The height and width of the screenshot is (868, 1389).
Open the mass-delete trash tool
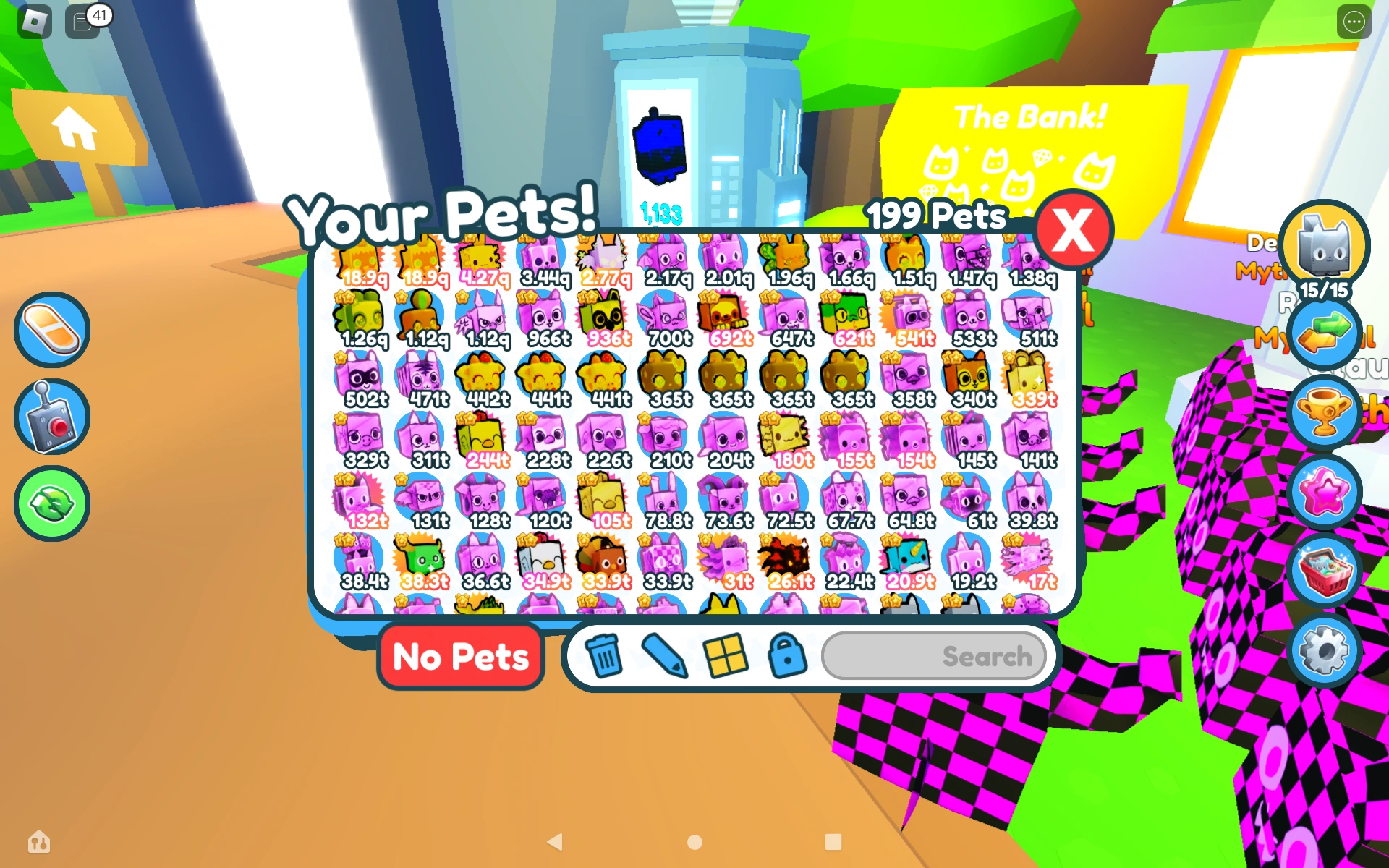coord(605,657)
